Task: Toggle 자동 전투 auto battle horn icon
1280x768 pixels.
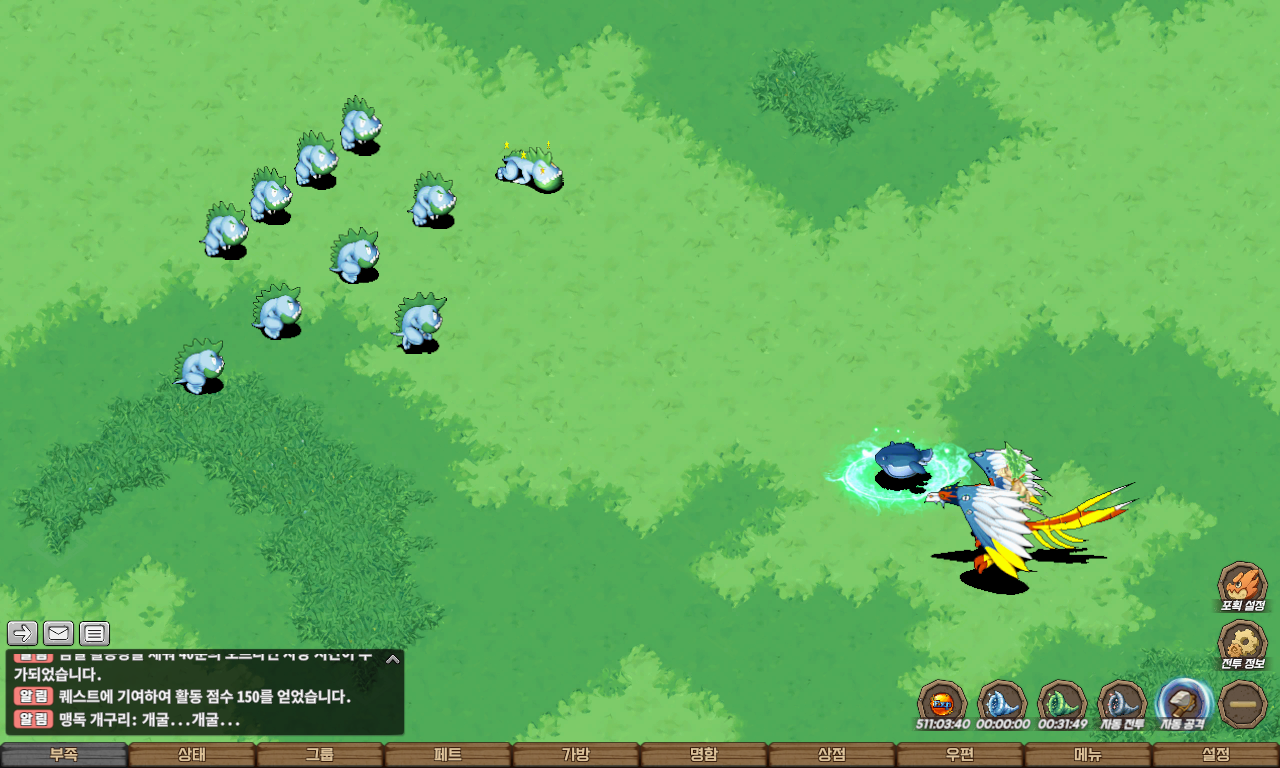Action: [x=1122, y=702]
